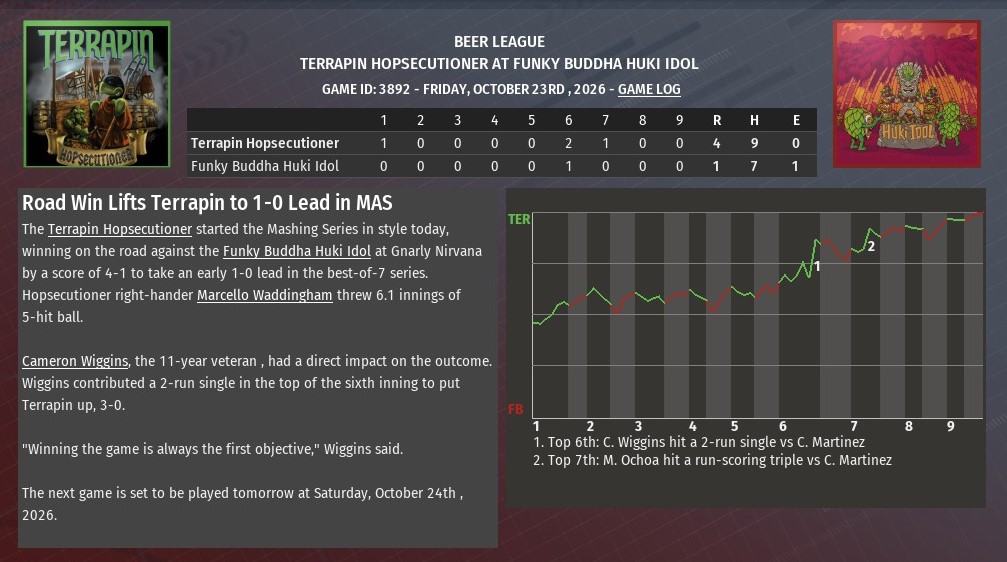
Task: Open the GAME LOG link
Action: coord(649,89)
